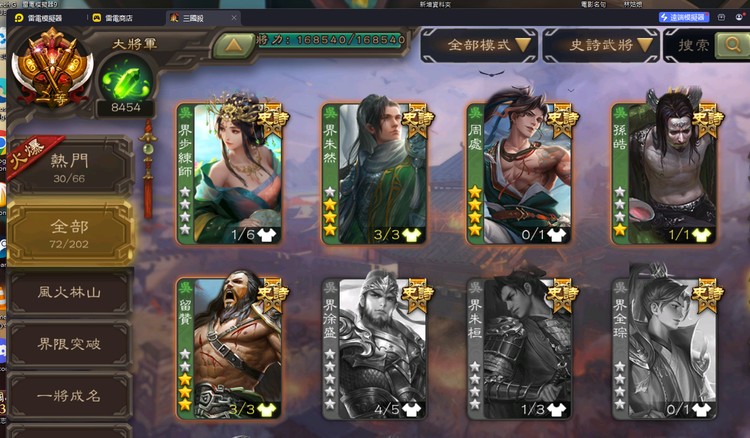The image size is (750, 438).
Task: Switch to the 熱門 category tab
Action: tap(70, 167)
